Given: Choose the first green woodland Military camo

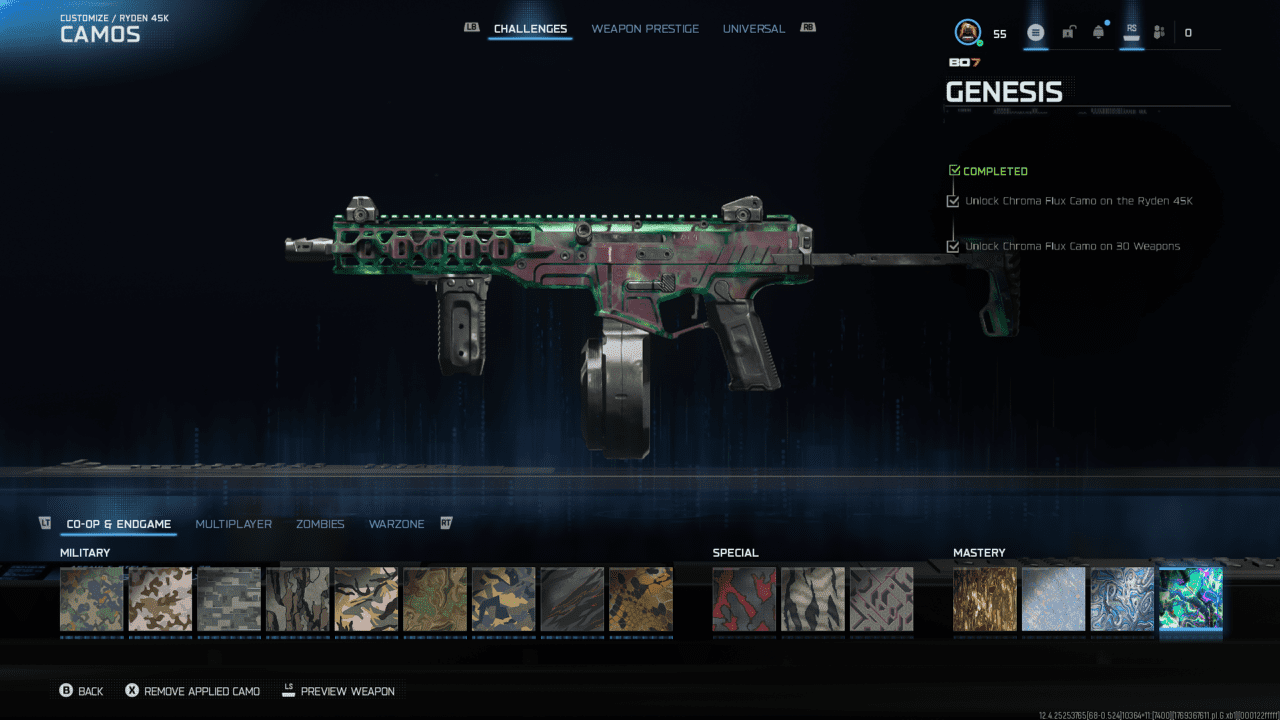Looking at the screenshot, I should point(92,599).
